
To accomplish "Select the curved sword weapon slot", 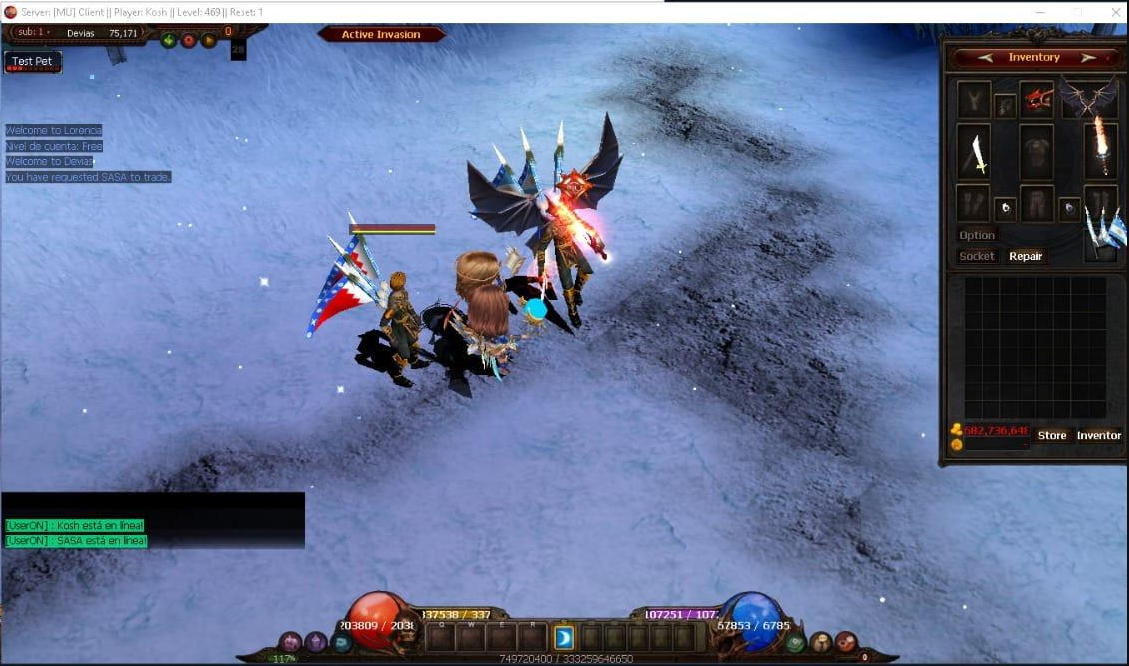I will (974, 153).
